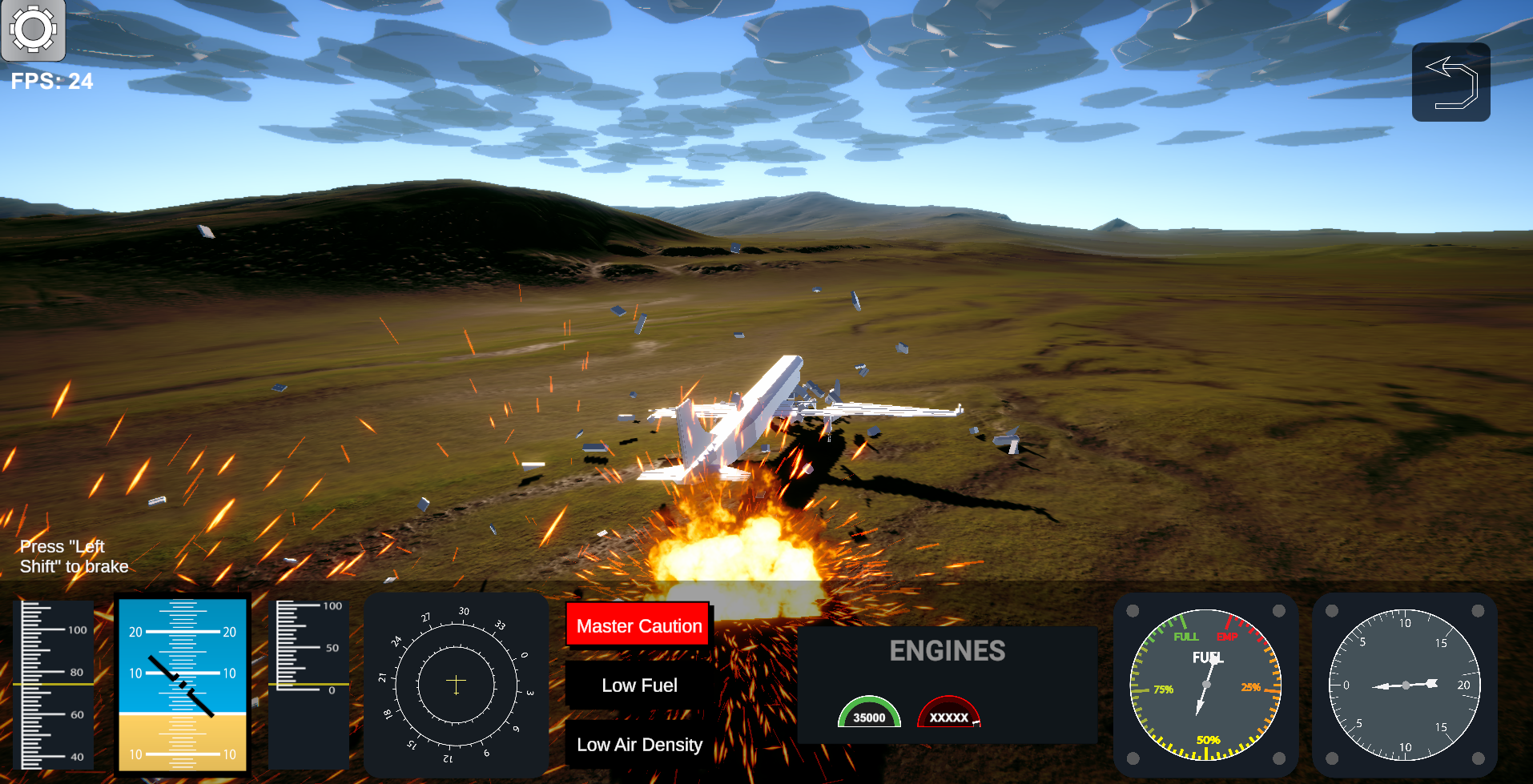
Task: Select the altitude tape instrument
Action: pyautogui.click(x=308, y=685)
